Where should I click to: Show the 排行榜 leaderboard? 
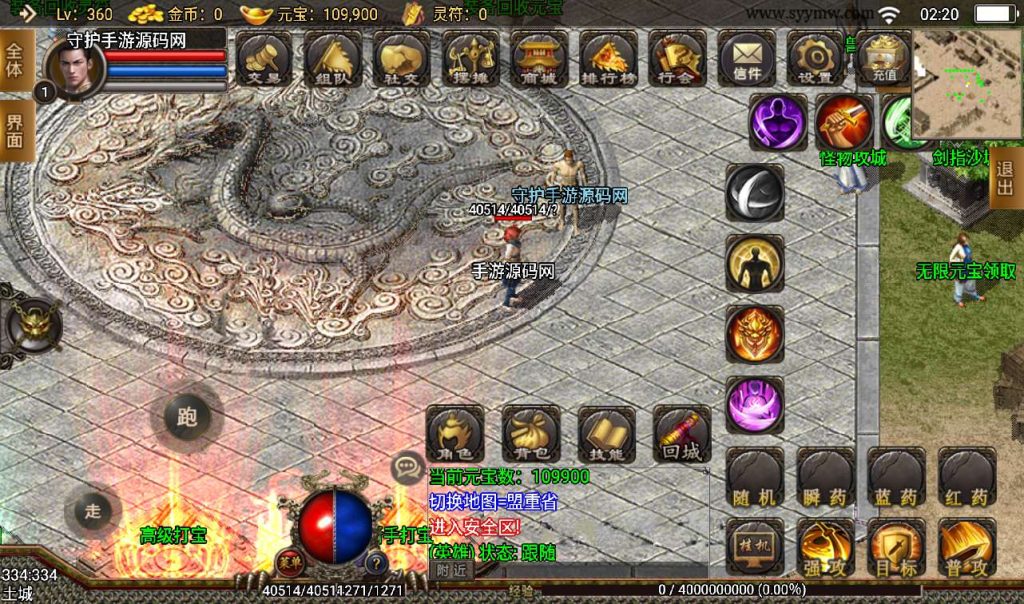607,58
